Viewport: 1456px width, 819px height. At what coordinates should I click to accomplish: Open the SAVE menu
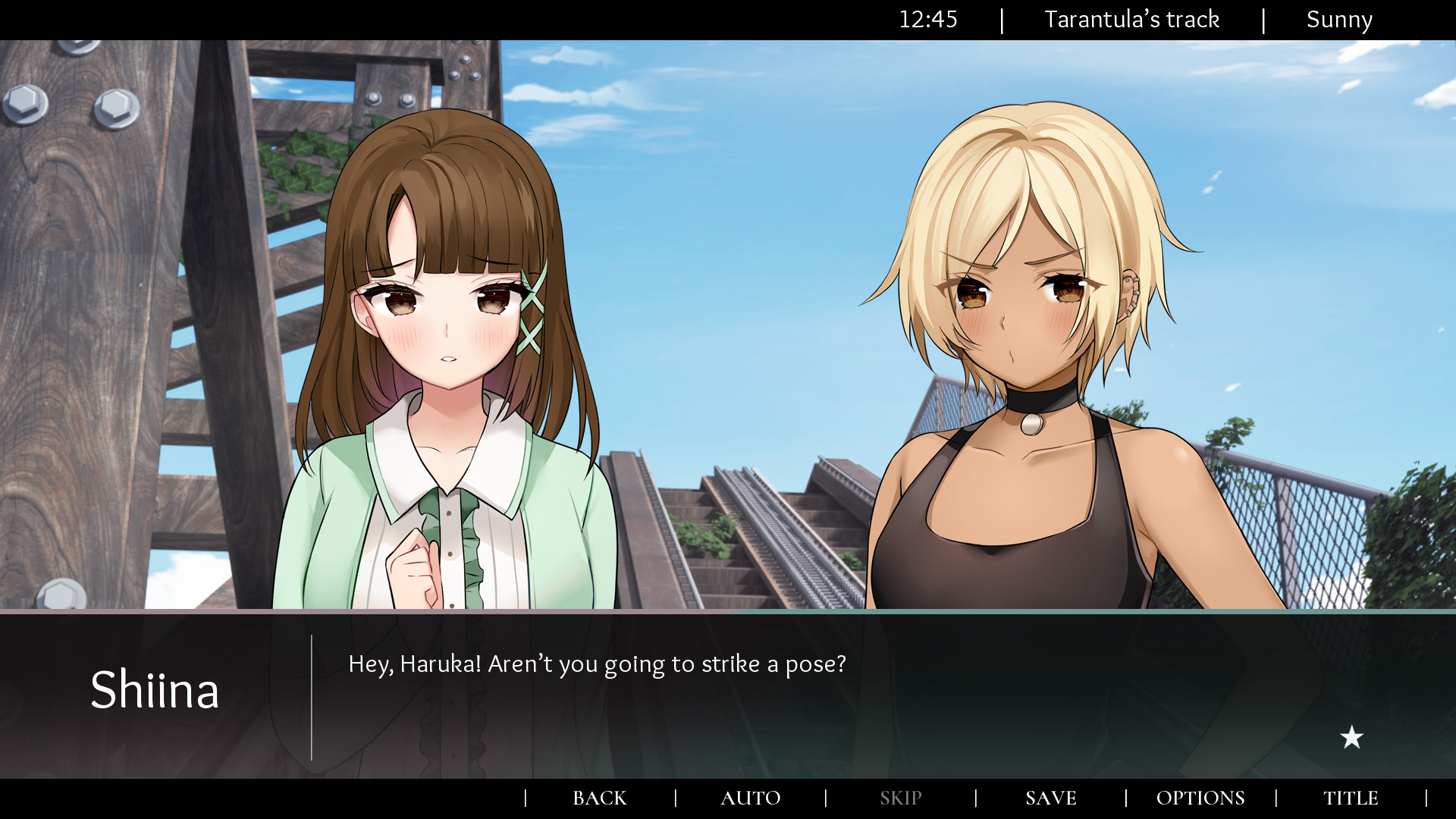(x=1050, y=798)
